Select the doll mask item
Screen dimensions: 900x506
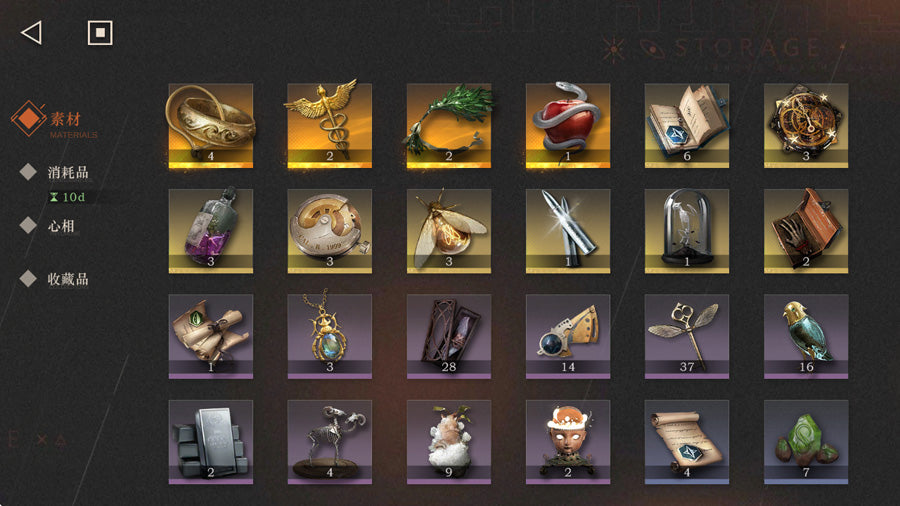pos(568,442)
